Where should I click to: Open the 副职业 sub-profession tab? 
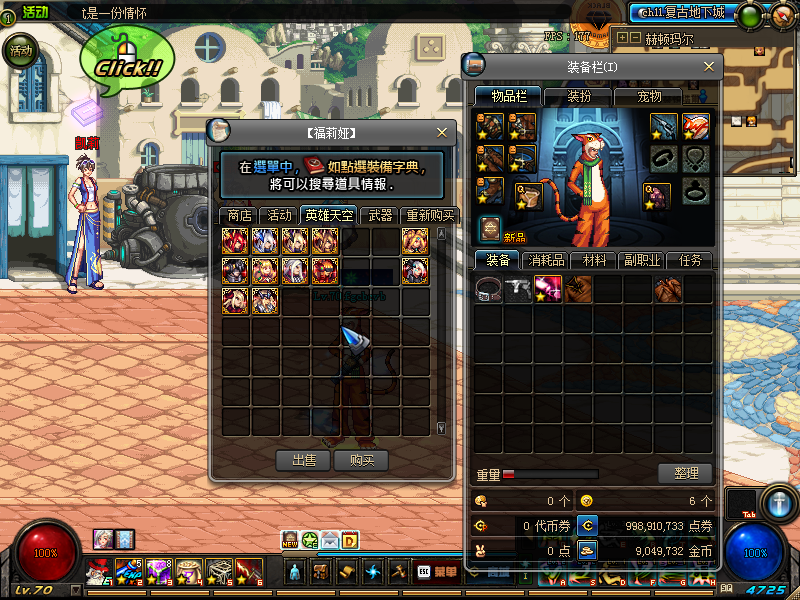(641, 260)
